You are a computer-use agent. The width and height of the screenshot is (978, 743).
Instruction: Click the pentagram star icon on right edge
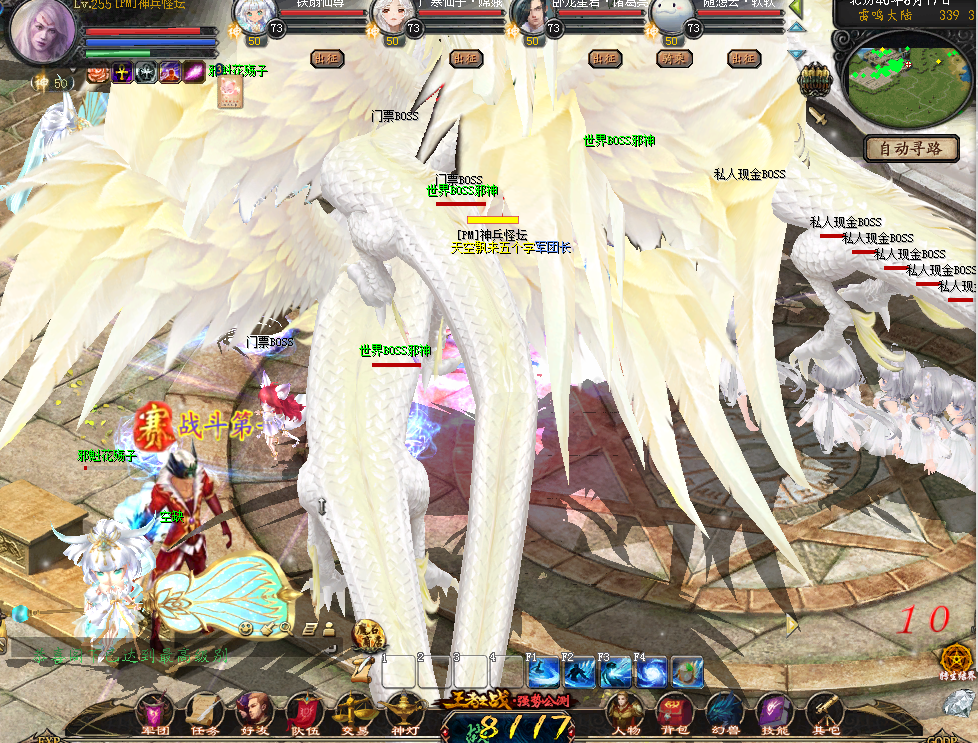pyautogui.click(x=958, y=659)
